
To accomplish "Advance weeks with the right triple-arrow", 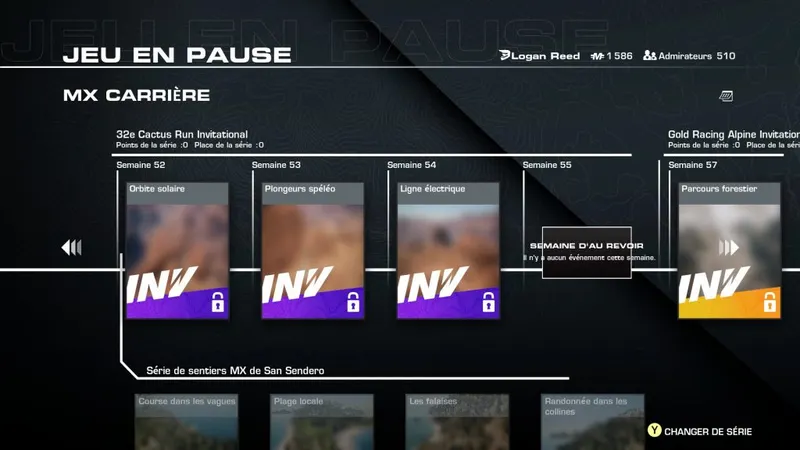I will pyautogui.click(x=729, y=247).
